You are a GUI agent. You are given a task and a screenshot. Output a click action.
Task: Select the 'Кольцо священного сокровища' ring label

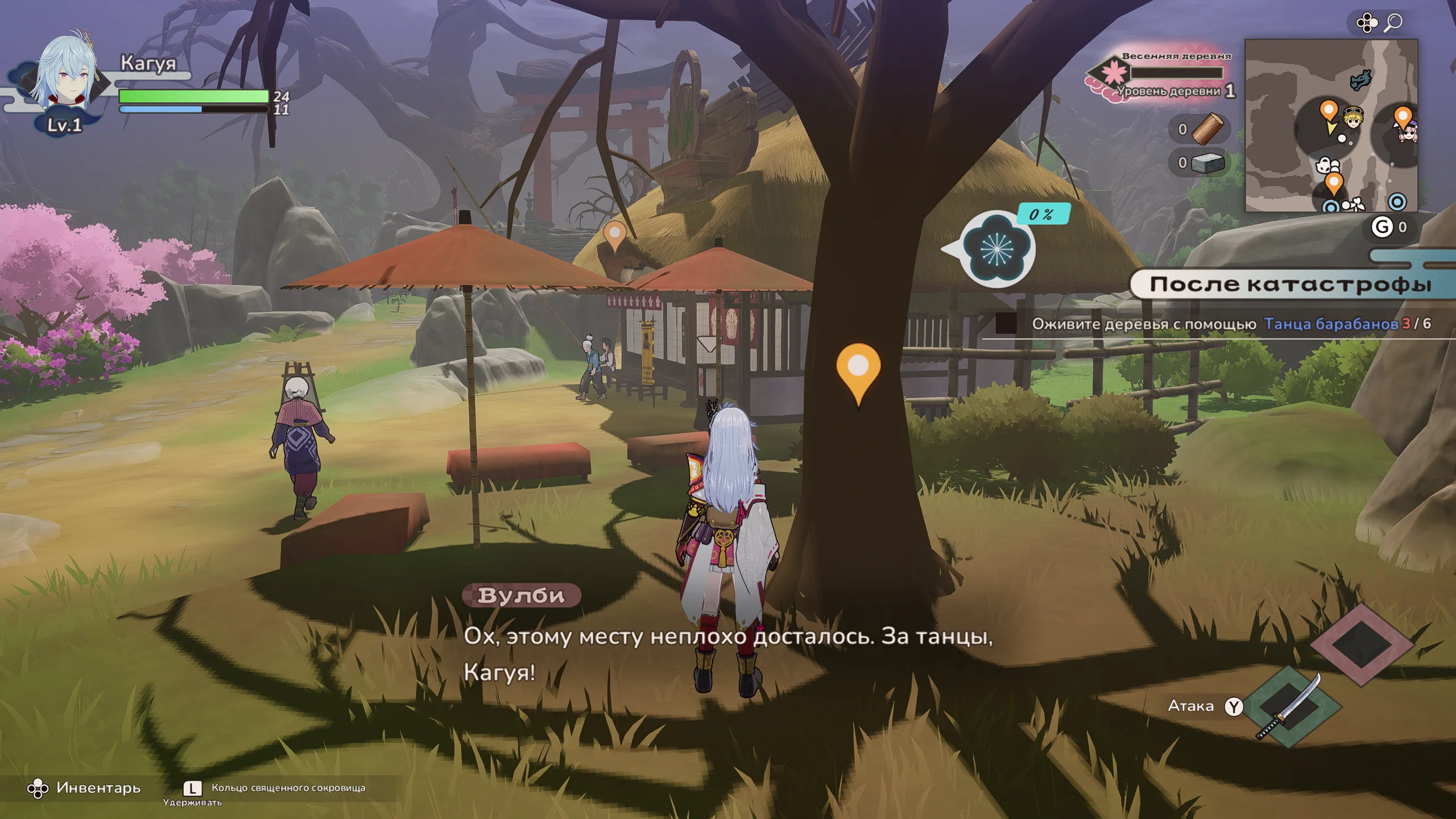(x=288, y=788)
